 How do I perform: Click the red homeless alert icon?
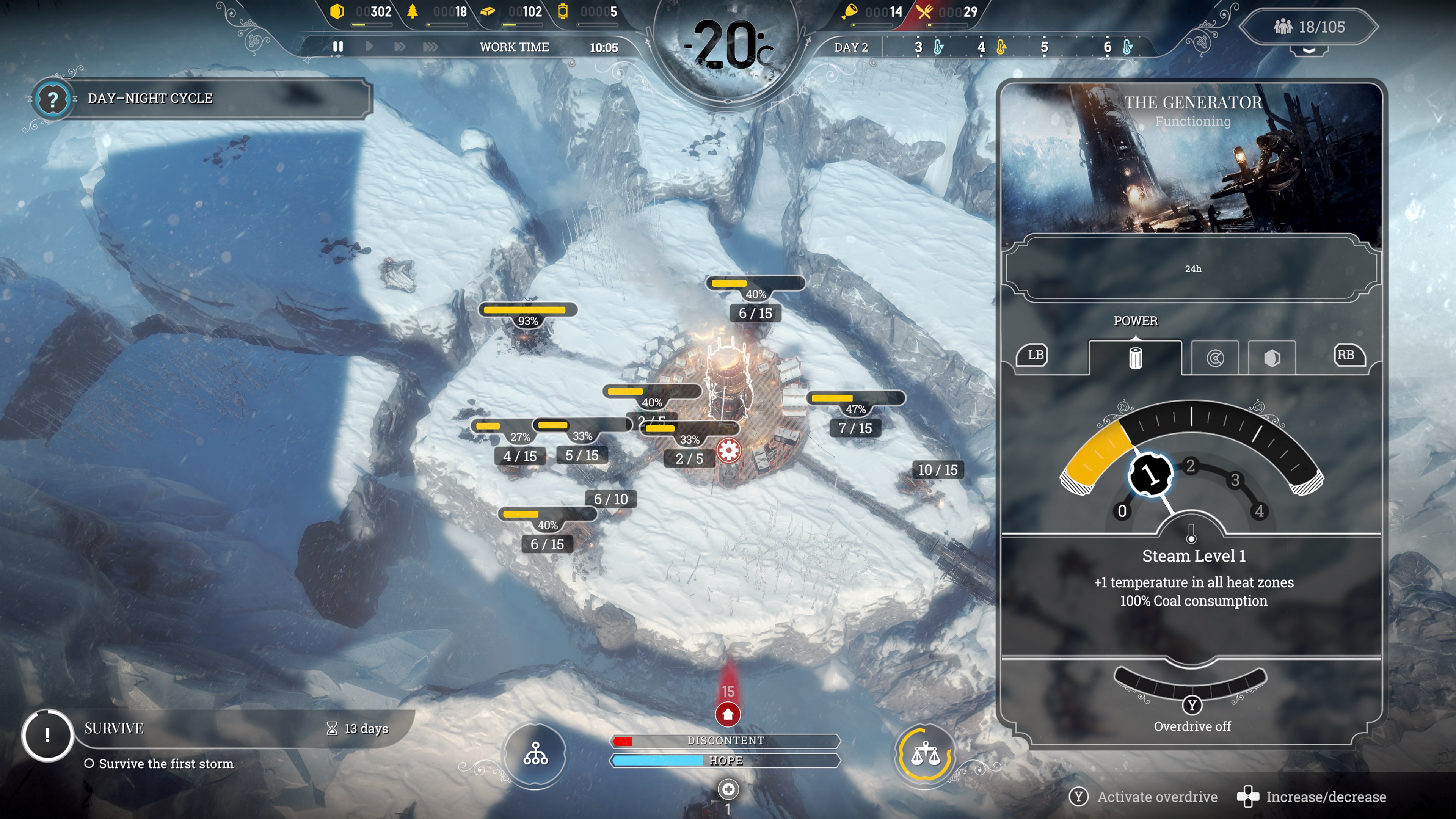(728, 714)
